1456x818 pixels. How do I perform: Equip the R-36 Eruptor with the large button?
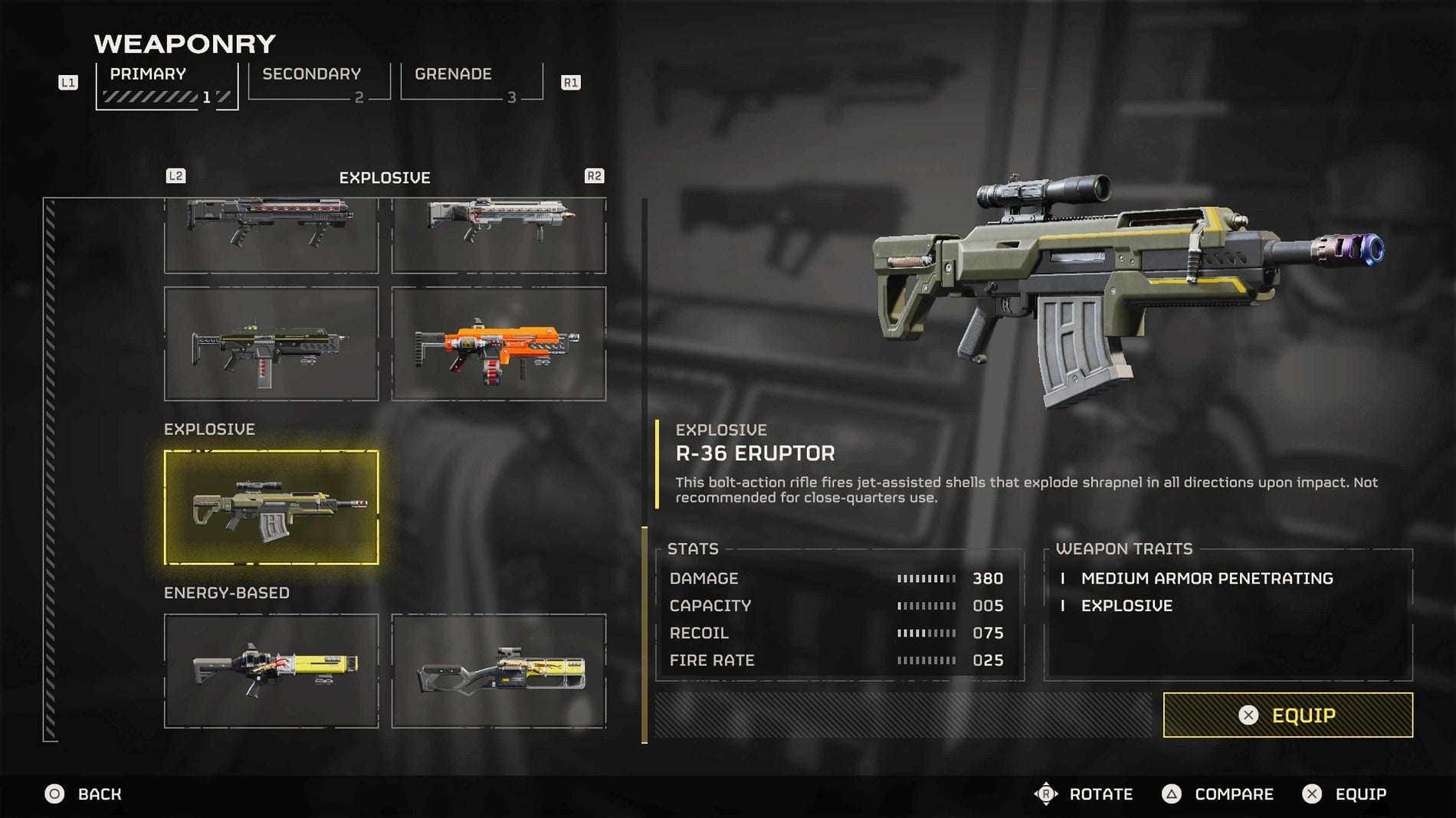(x=1287, y=715)
